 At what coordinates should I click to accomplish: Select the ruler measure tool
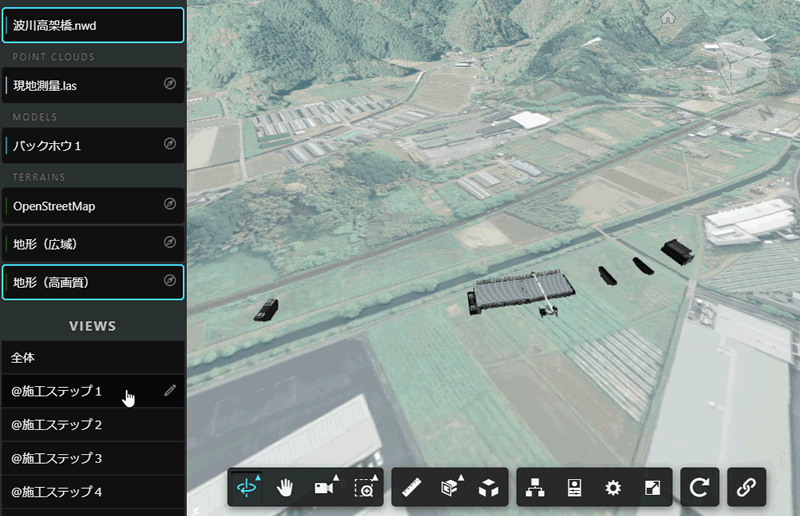(x=411, y=487)
